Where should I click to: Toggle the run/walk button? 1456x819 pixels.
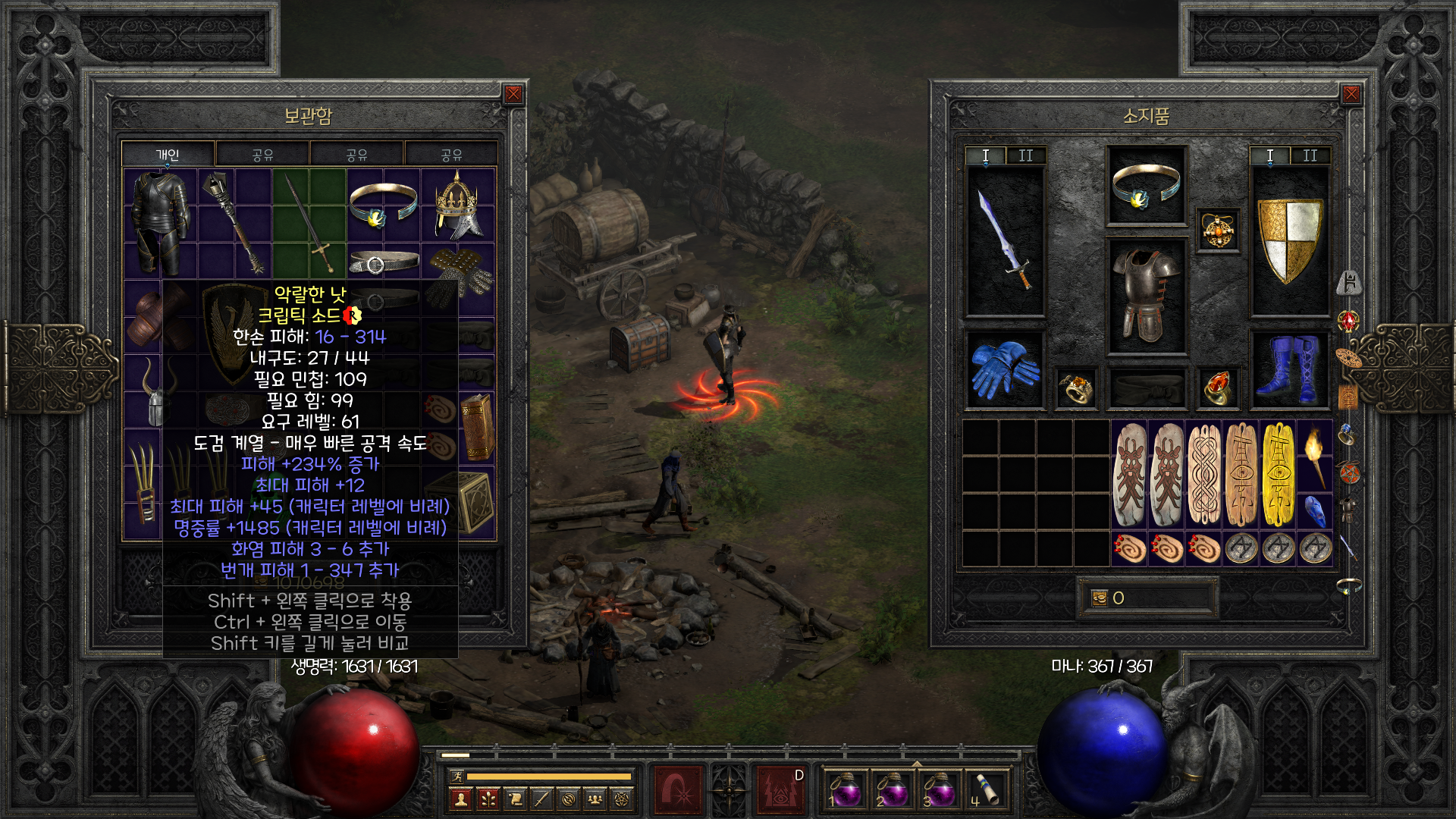[x=457, y=776]
